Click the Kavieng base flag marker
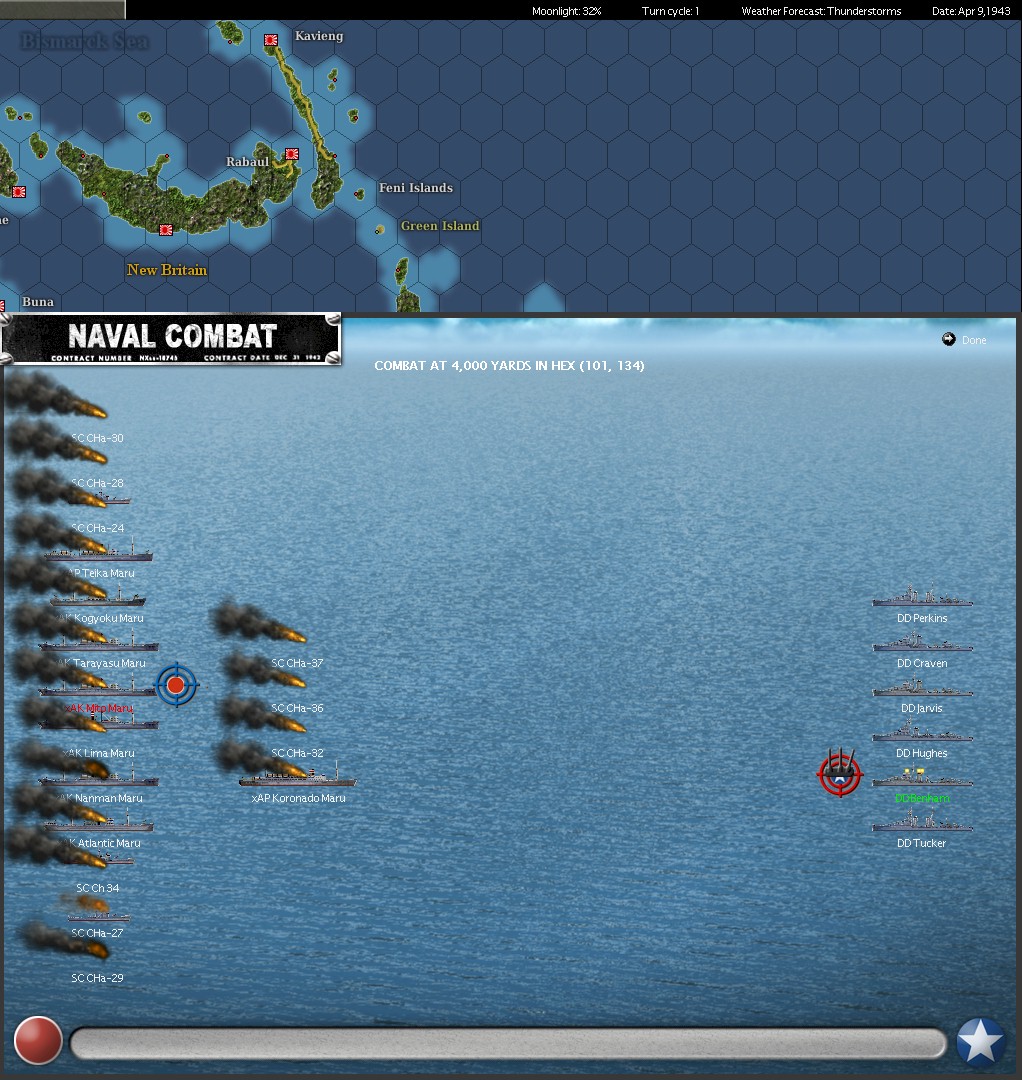Image resolution: width=1022 pixels, height=1080 pixels. click(x=271, y=40)
